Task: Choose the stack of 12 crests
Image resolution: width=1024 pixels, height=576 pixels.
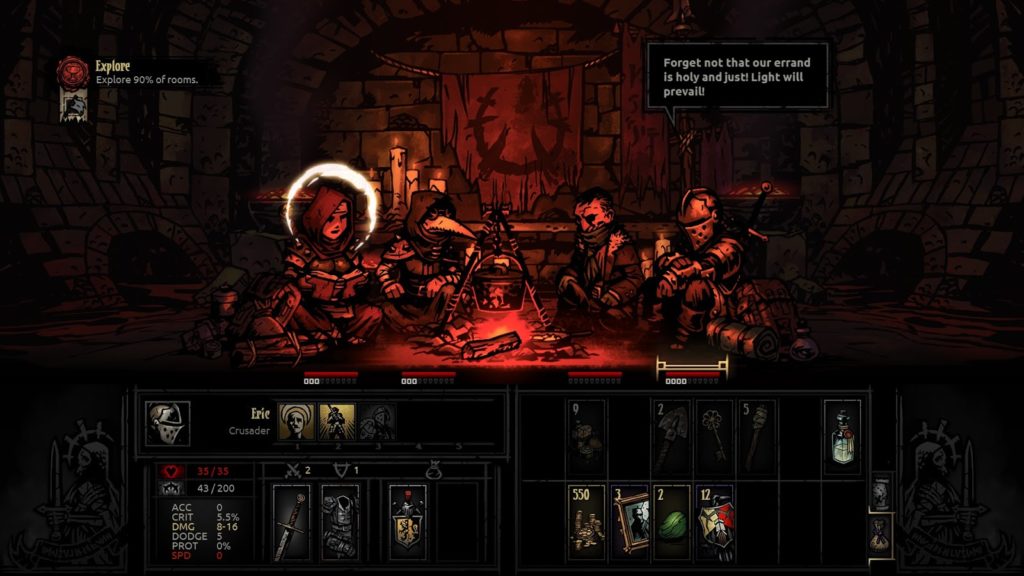Action: (715, 523)
